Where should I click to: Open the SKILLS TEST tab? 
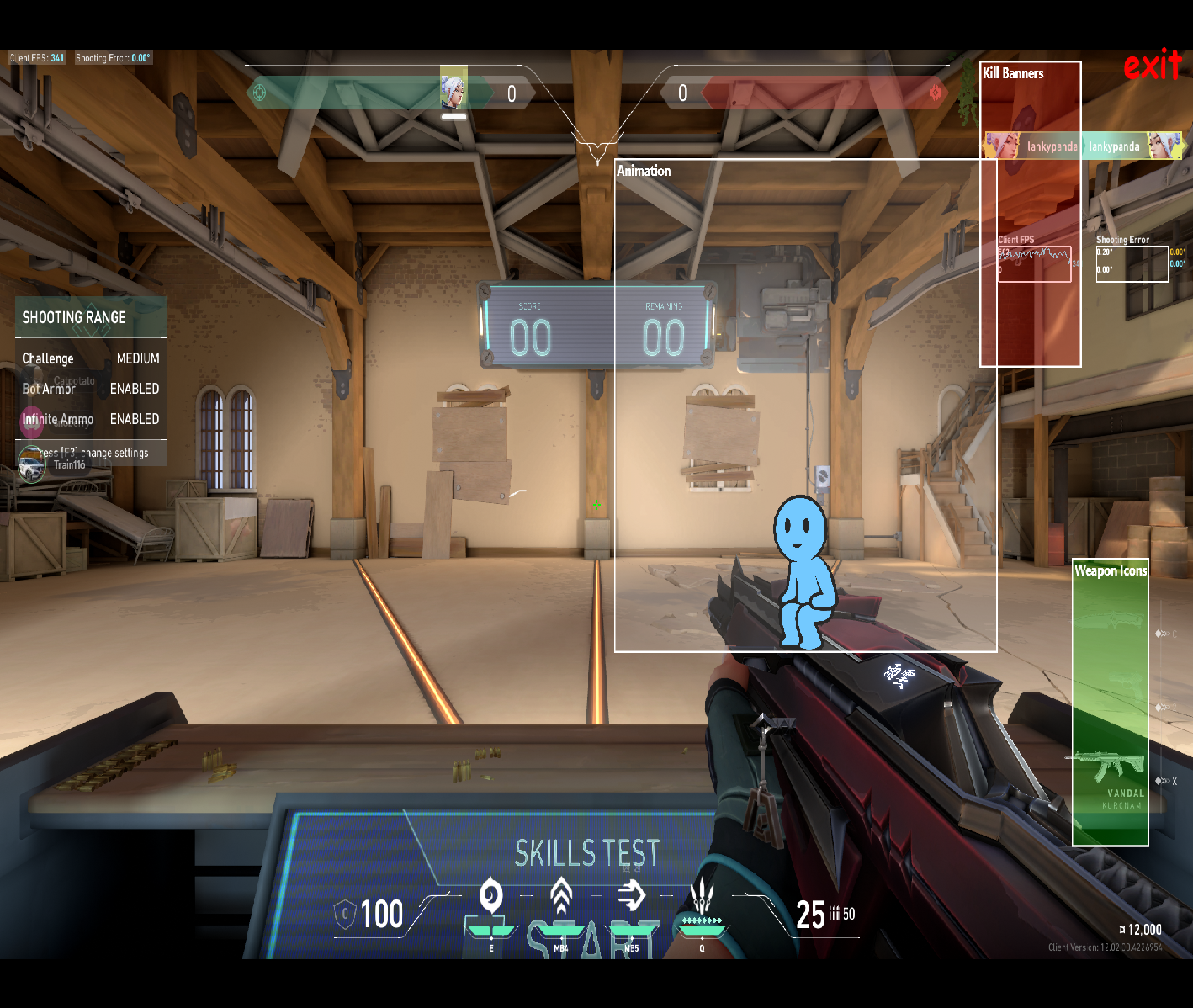pos(587,854)
